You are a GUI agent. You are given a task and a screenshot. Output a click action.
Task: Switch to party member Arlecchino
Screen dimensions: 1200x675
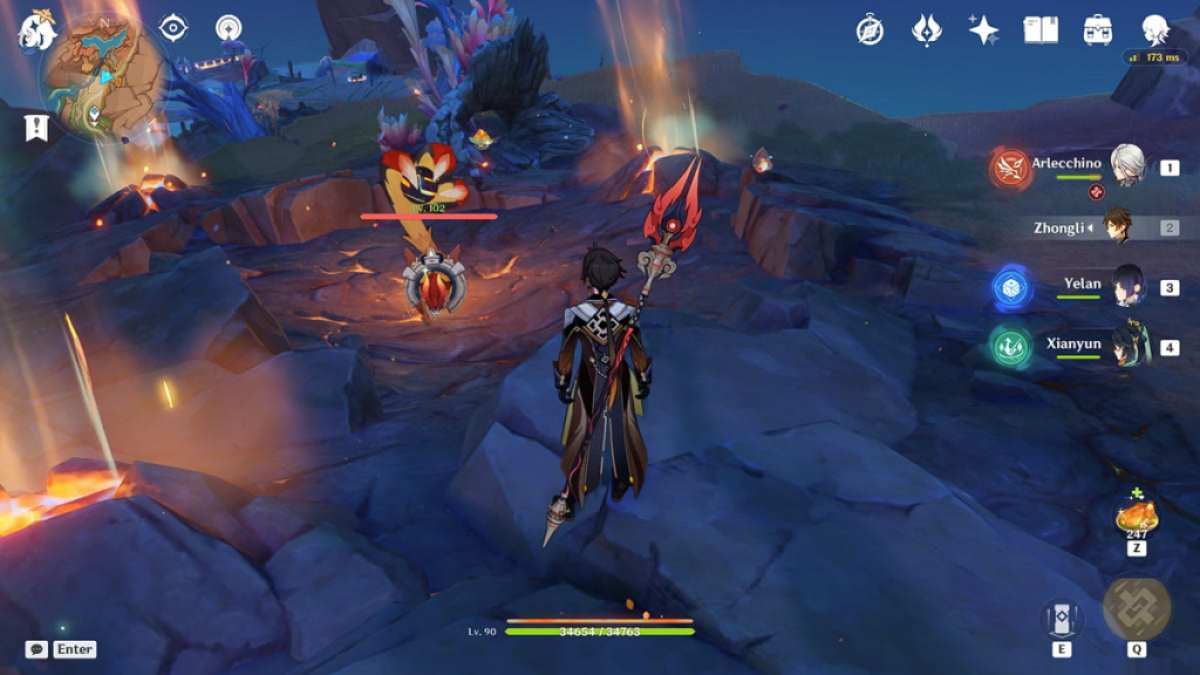click(1129, 166)
